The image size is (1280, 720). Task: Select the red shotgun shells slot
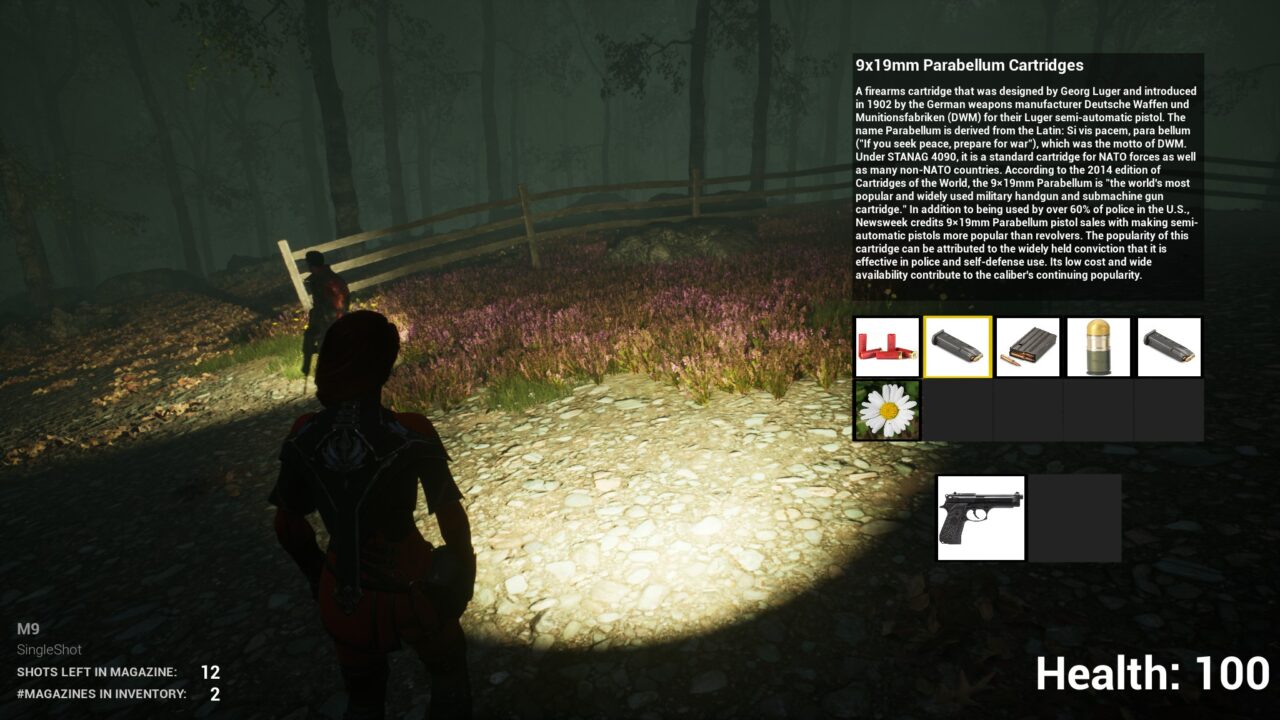[x=887, y=347]
